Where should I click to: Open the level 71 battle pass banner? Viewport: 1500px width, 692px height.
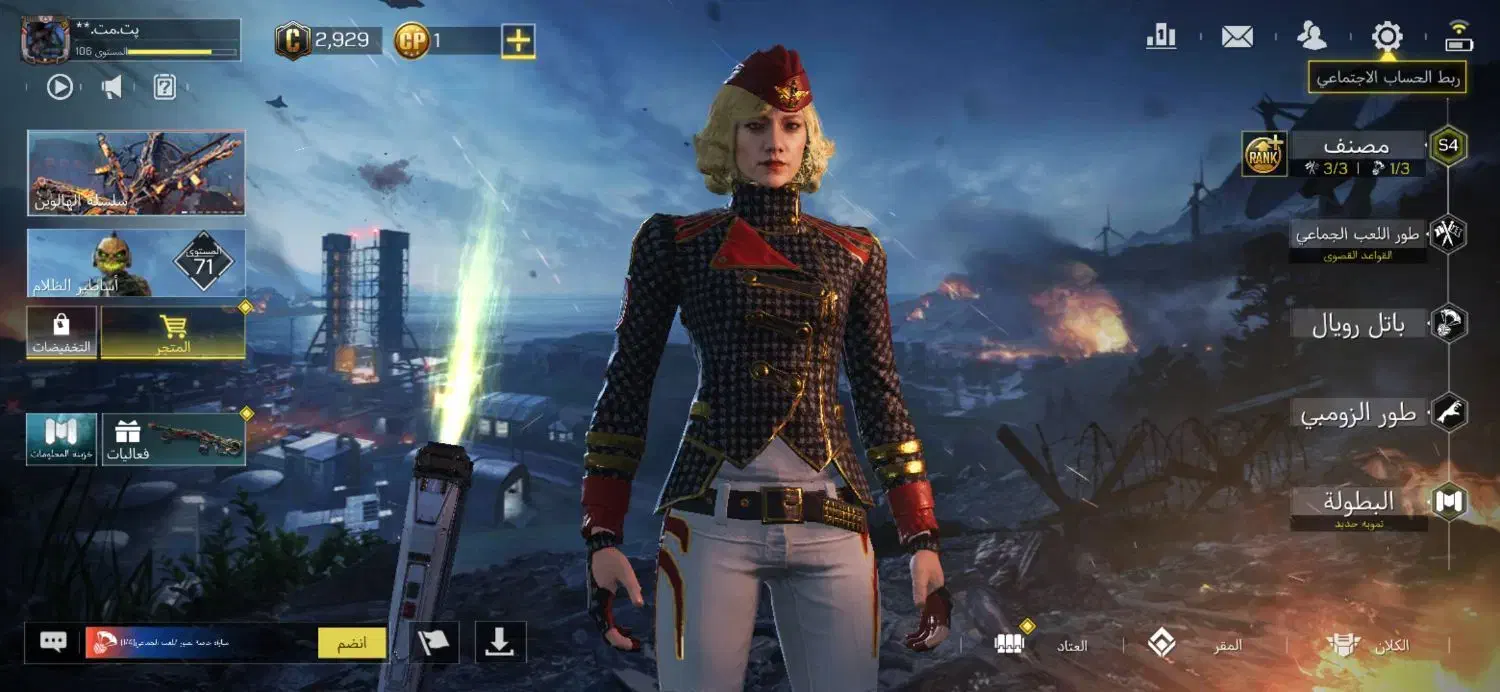click(x=136, y=263)
